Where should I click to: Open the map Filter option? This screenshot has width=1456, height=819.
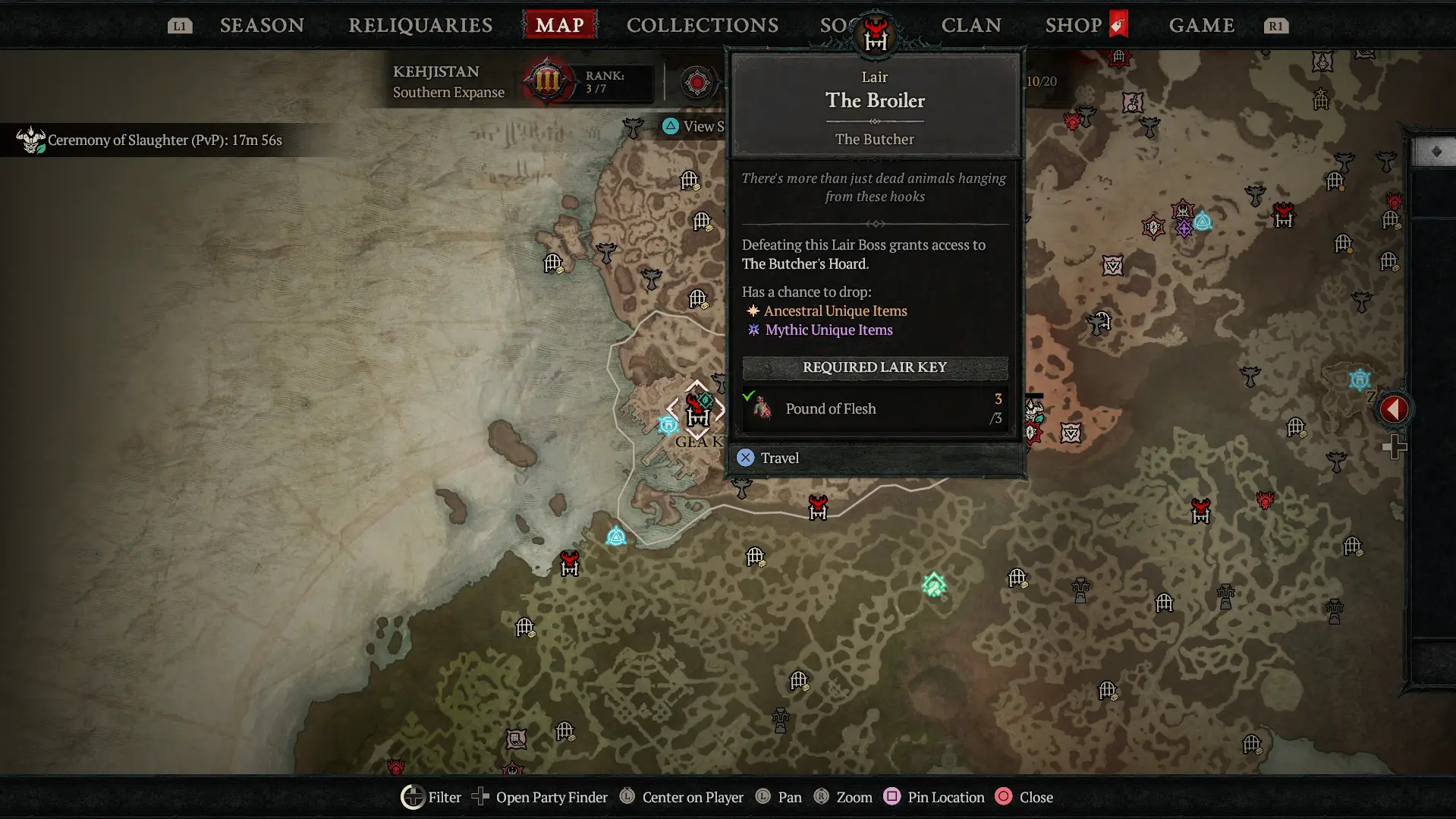coord(431,797)
